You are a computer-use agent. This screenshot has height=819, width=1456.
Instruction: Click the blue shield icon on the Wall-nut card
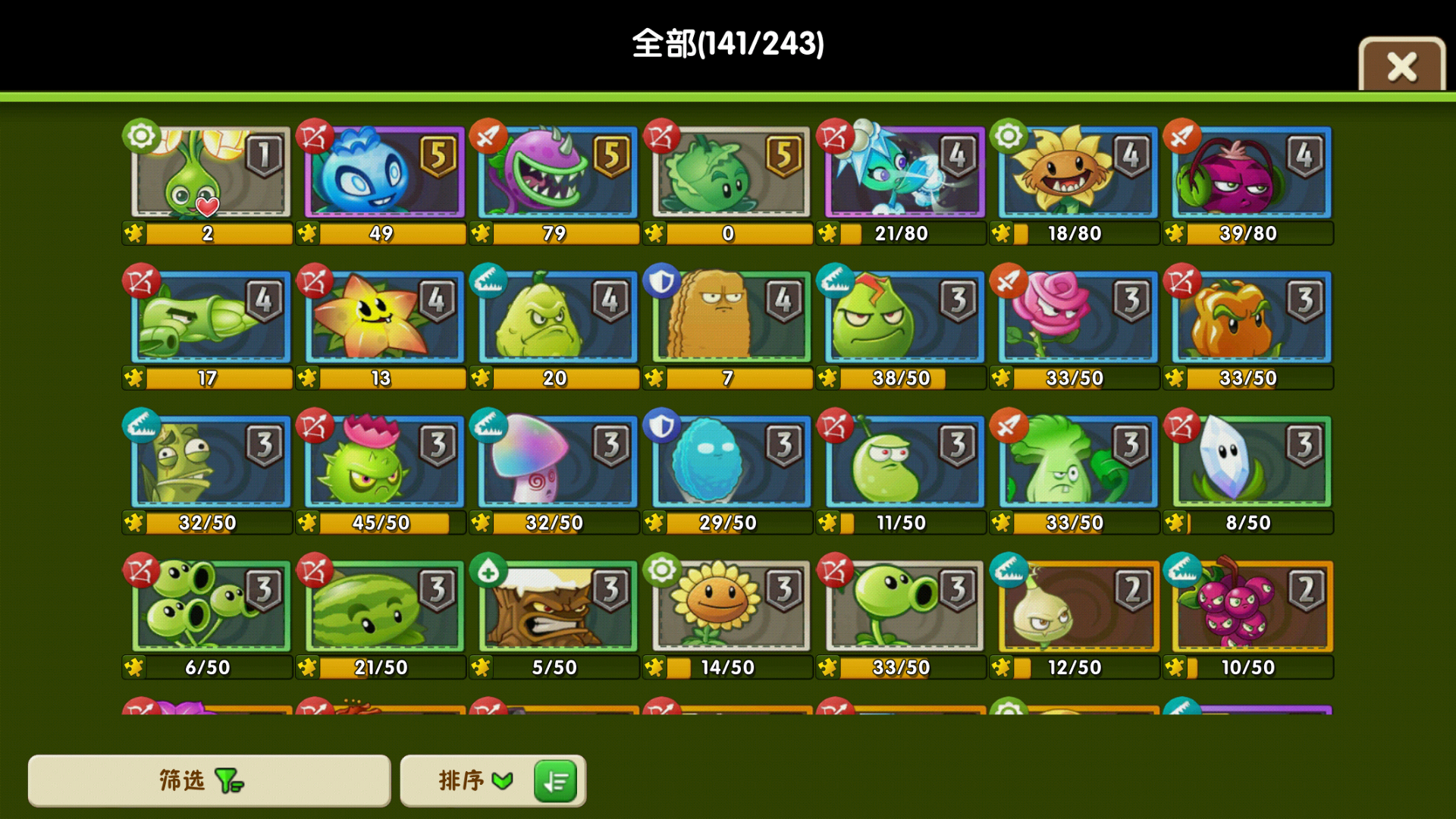661,281
